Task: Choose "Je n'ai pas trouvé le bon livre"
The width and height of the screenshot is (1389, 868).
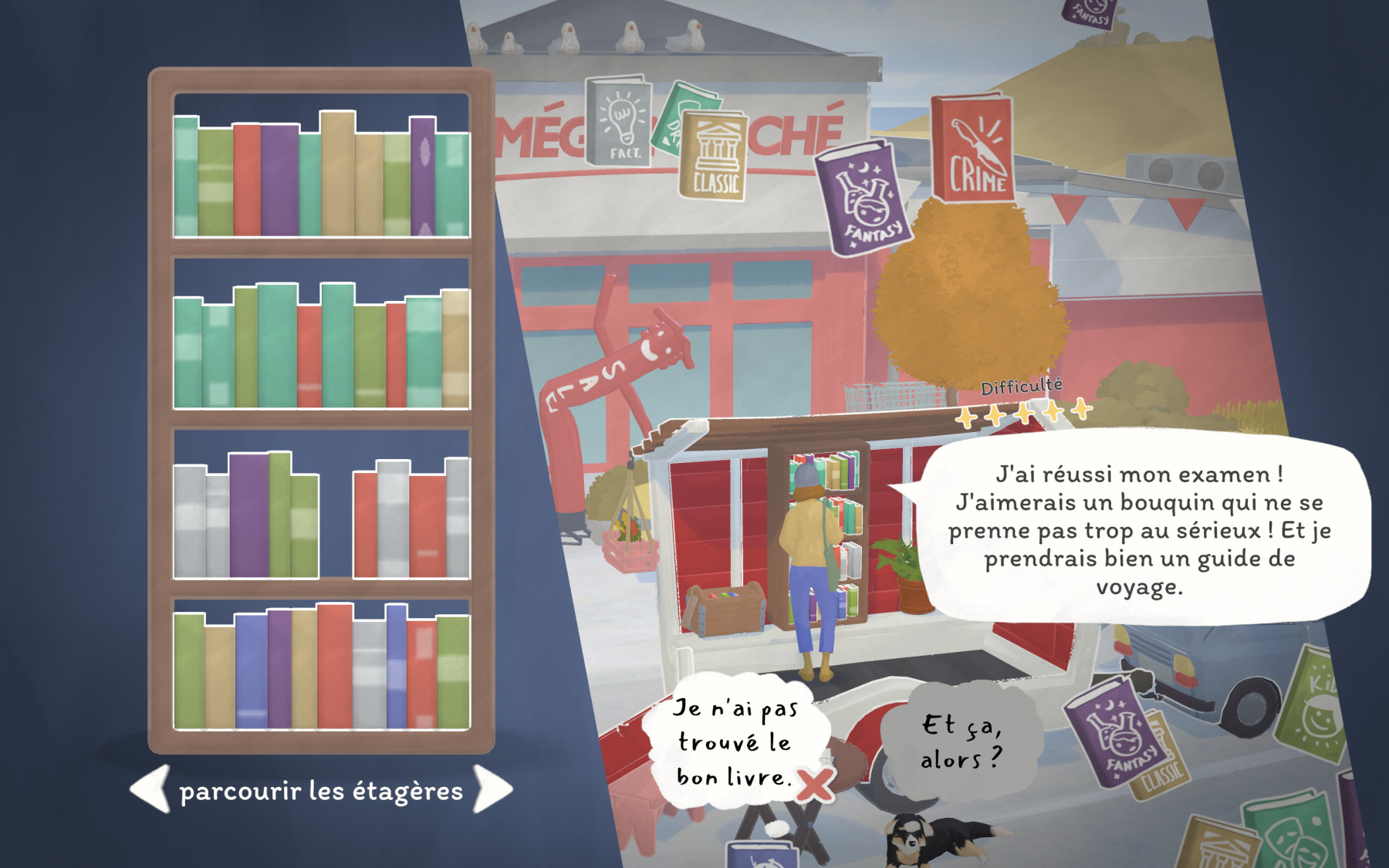Action: [x=733, y=742]
